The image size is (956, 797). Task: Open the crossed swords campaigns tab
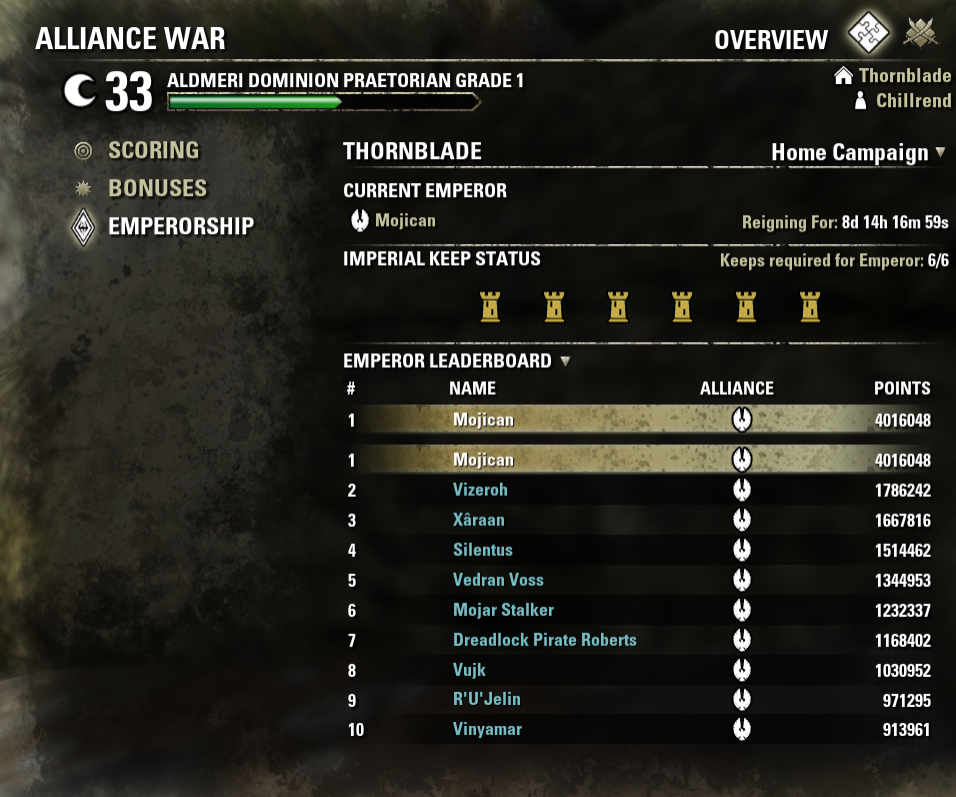[922, 36]
